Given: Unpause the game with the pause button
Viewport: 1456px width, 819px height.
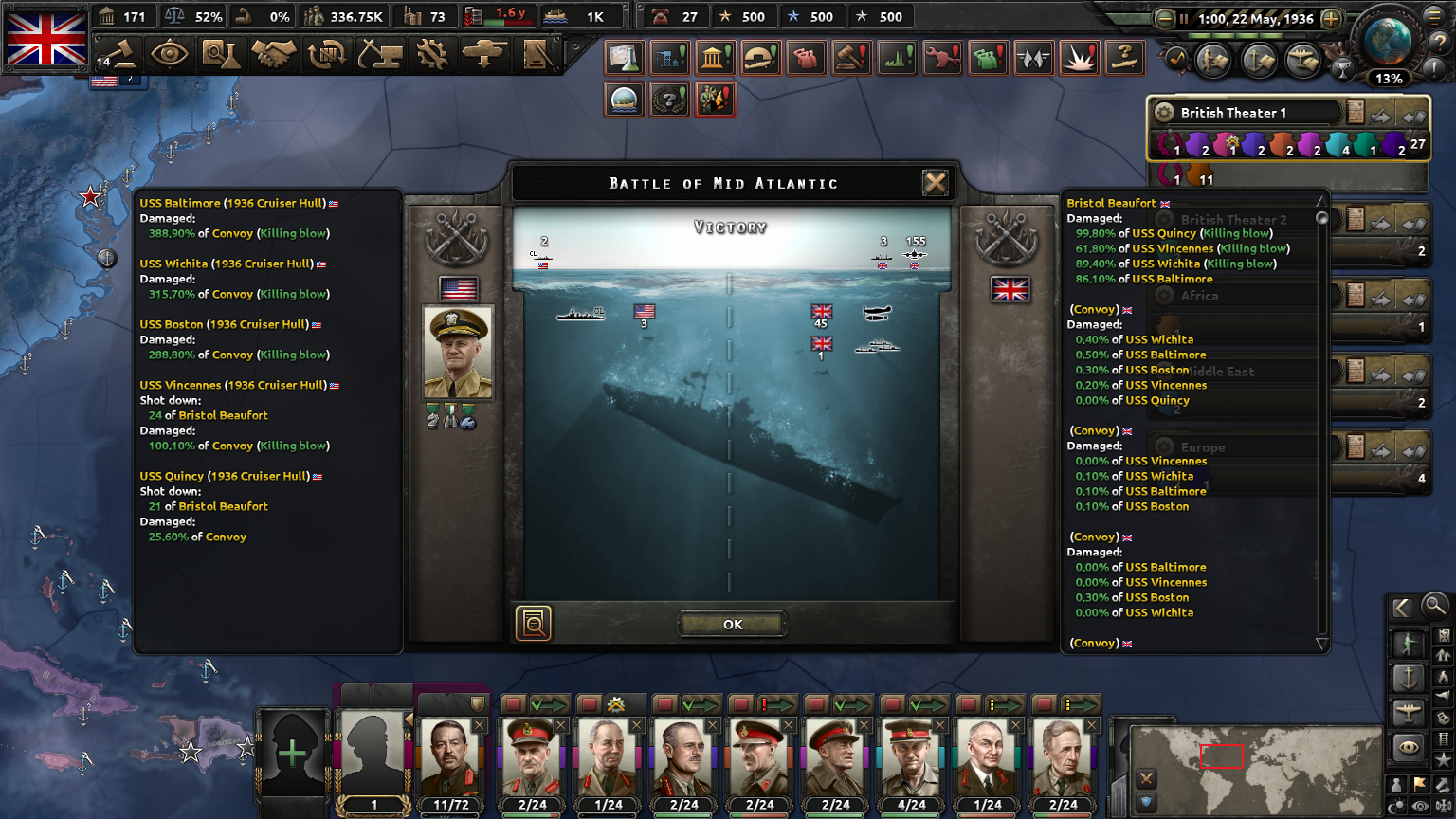Looking at the screenshot, I should (1184, 19).
